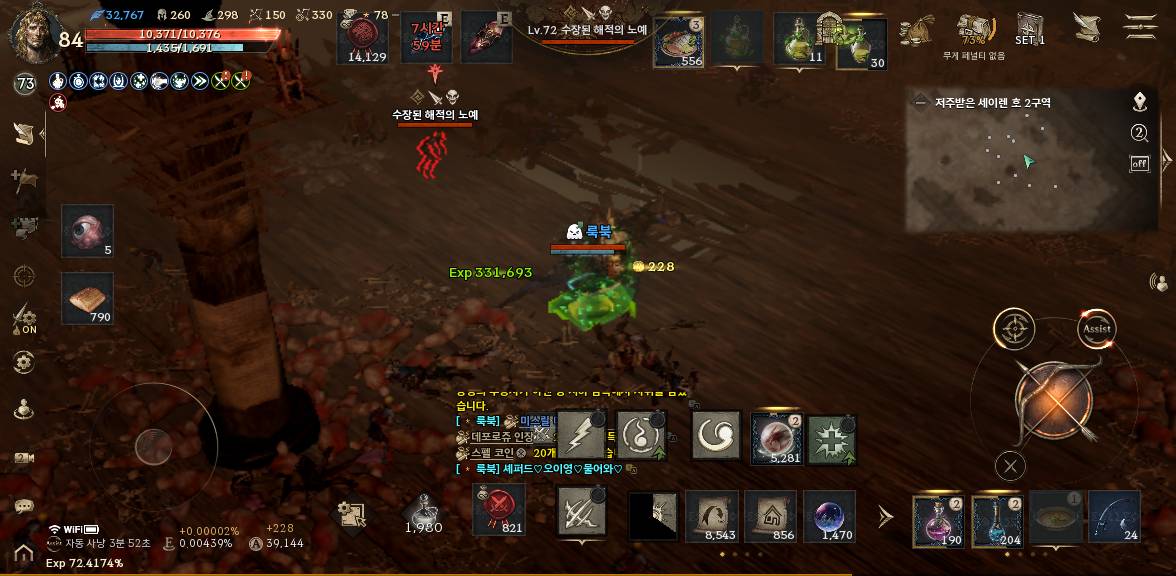The height and width of the screenshot is (576, 1176).
Task: Toggle the minimap off switch
Action: 1139,163
